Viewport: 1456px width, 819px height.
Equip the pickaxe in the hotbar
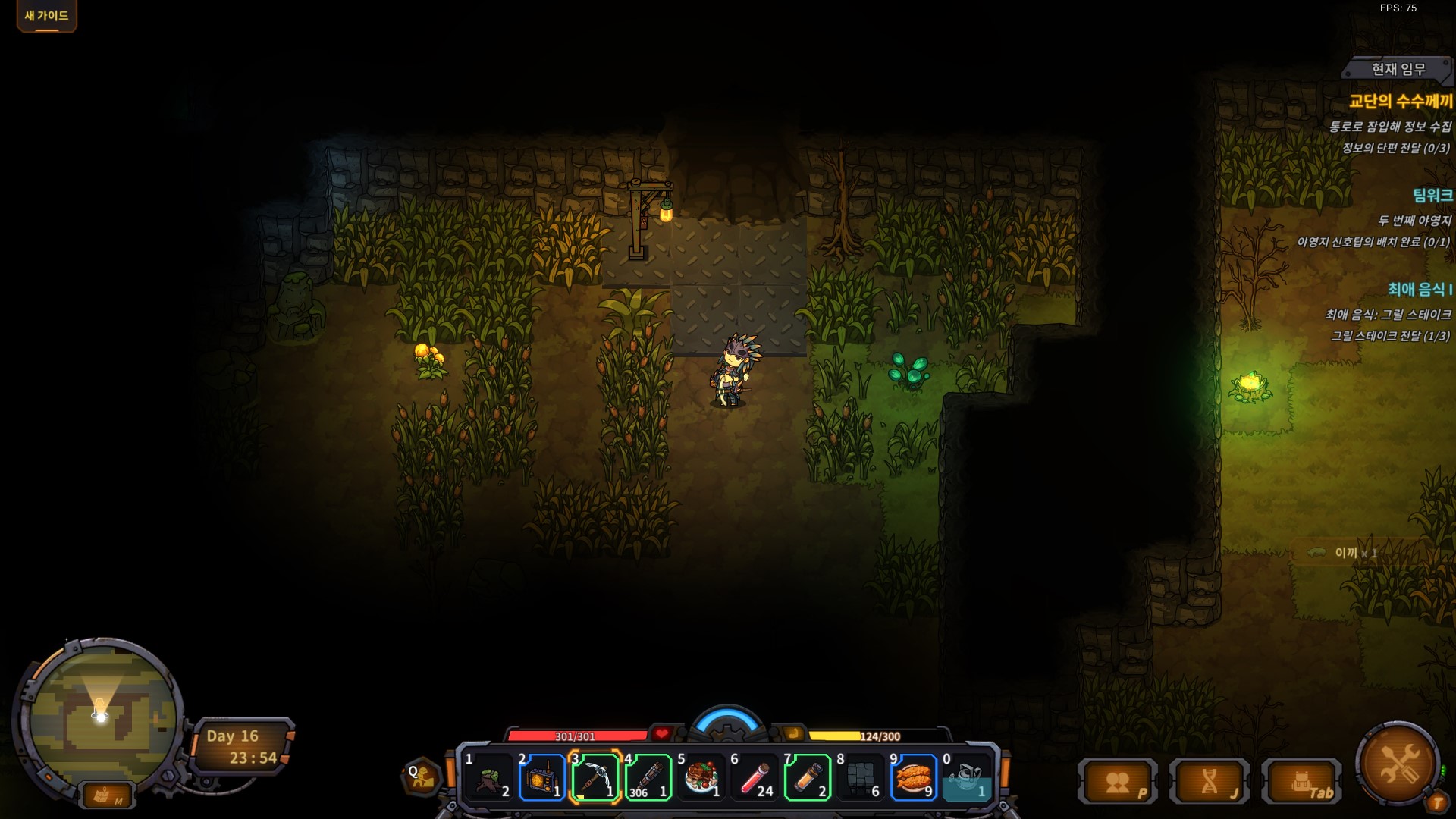(595, 777)
